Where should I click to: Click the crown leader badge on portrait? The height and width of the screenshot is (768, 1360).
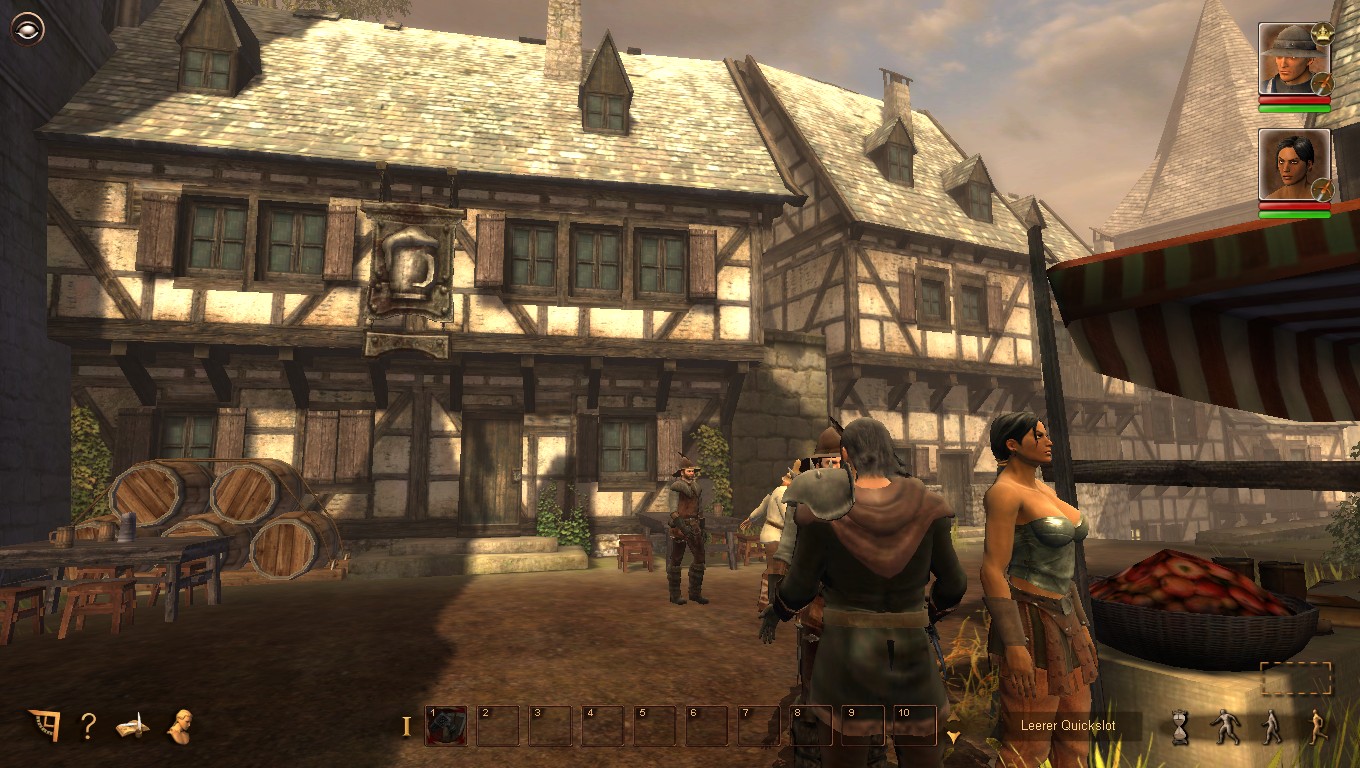(x=1322, y=33)
